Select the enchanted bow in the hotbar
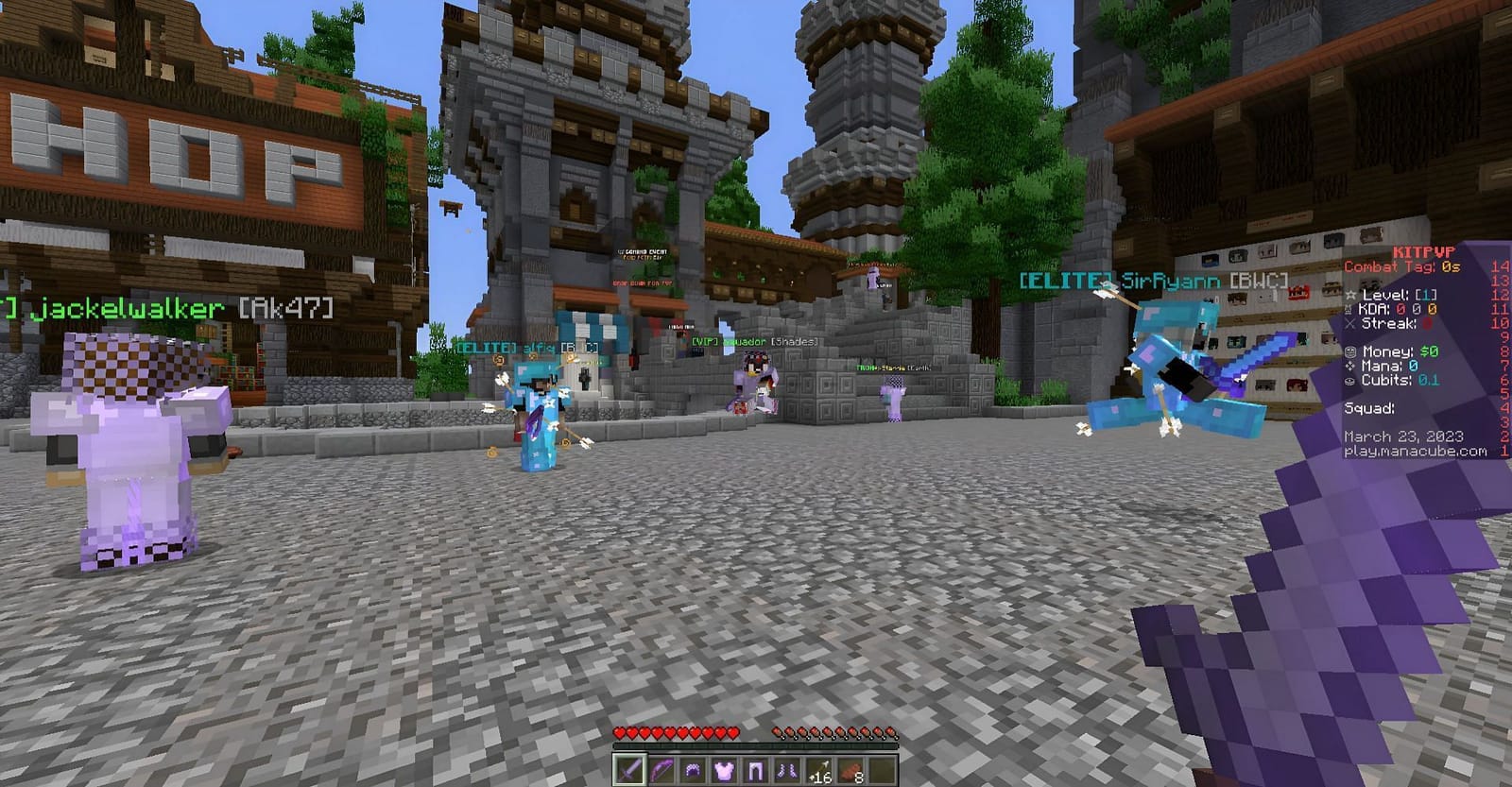Image resolution: width=1512 pixels, height=787 pixels. 661,769
